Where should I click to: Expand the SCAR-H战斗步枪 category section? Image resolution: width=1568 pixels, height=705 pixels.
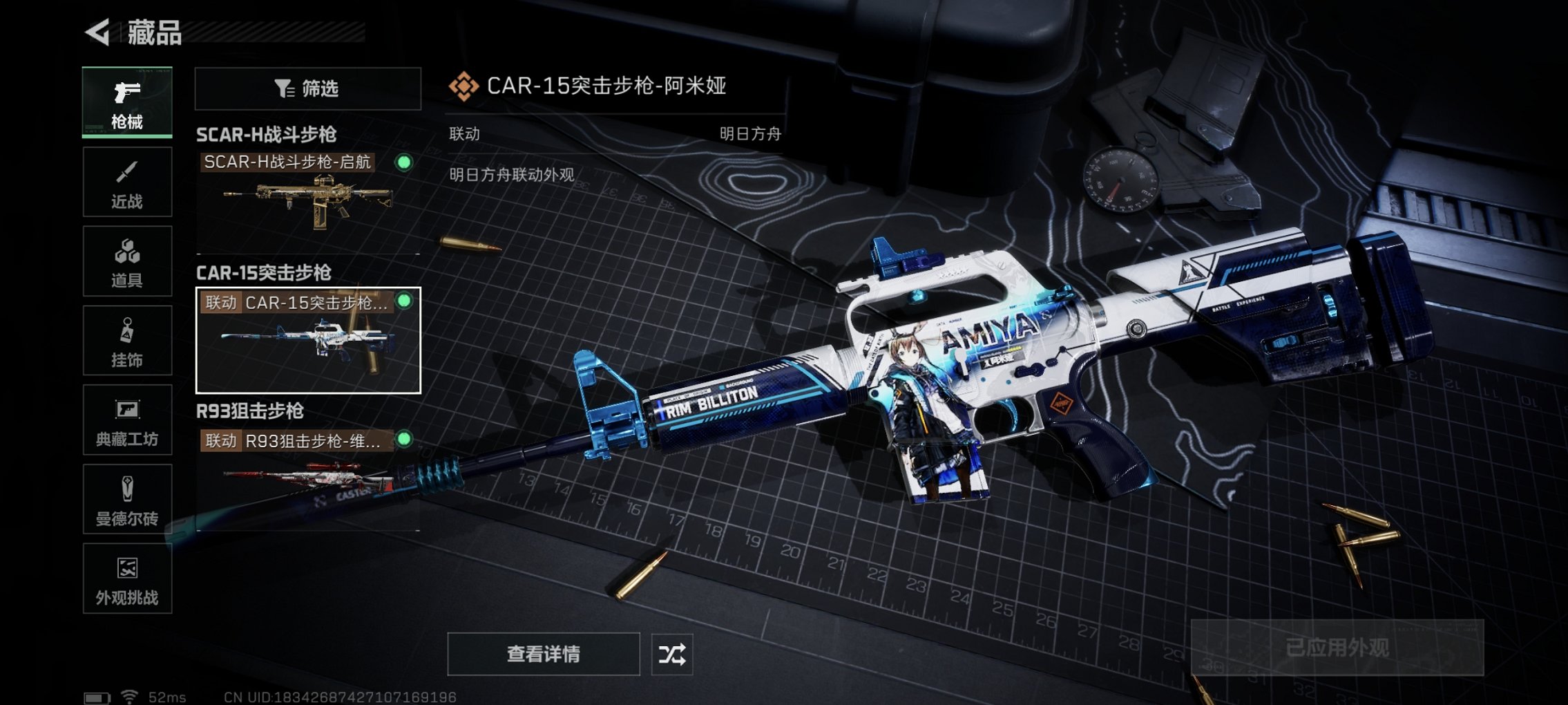click(x=267, y=135)
